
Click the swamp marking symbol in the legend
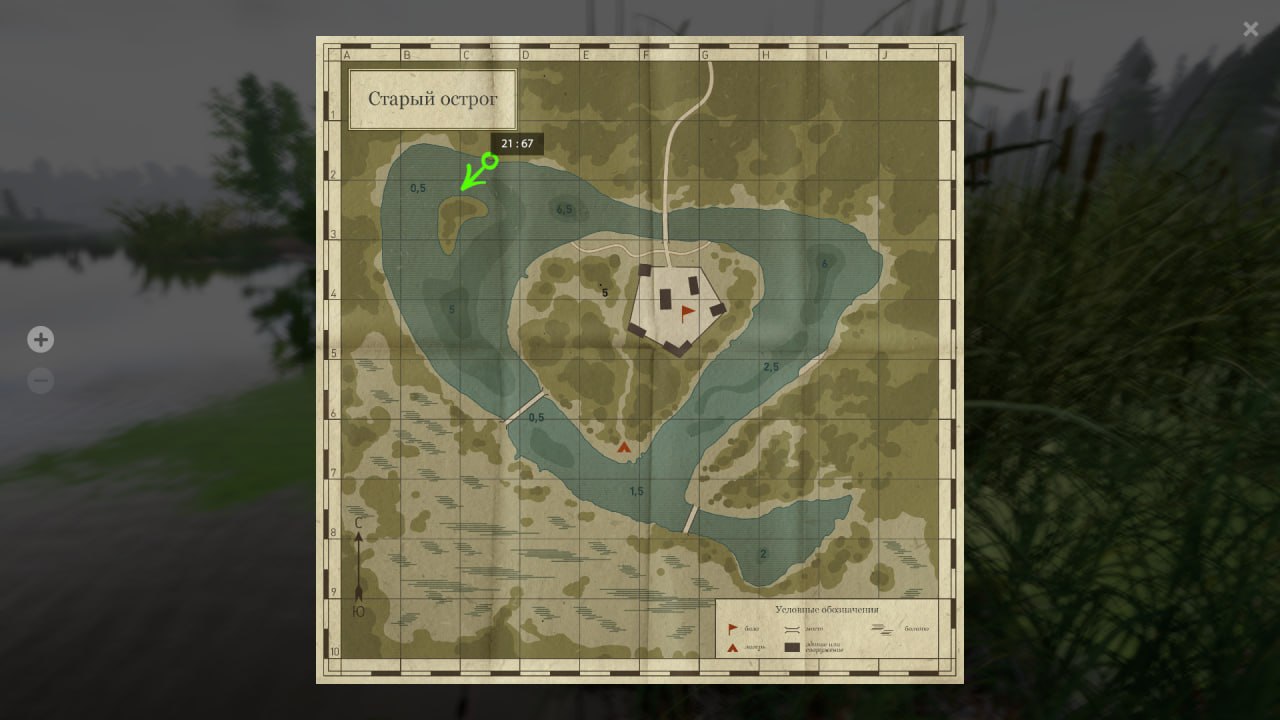click(x=882, y=628)
